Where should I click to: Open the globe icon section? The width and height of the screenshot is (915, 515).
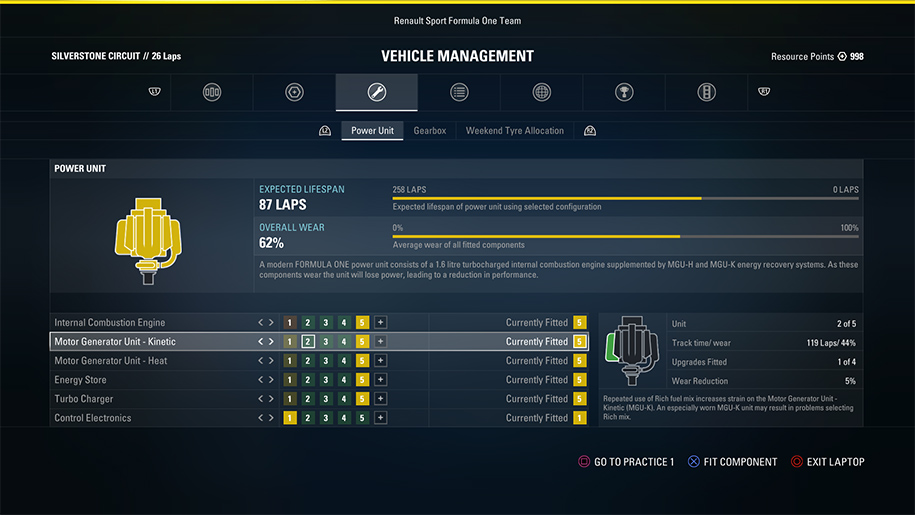point(542,93)
